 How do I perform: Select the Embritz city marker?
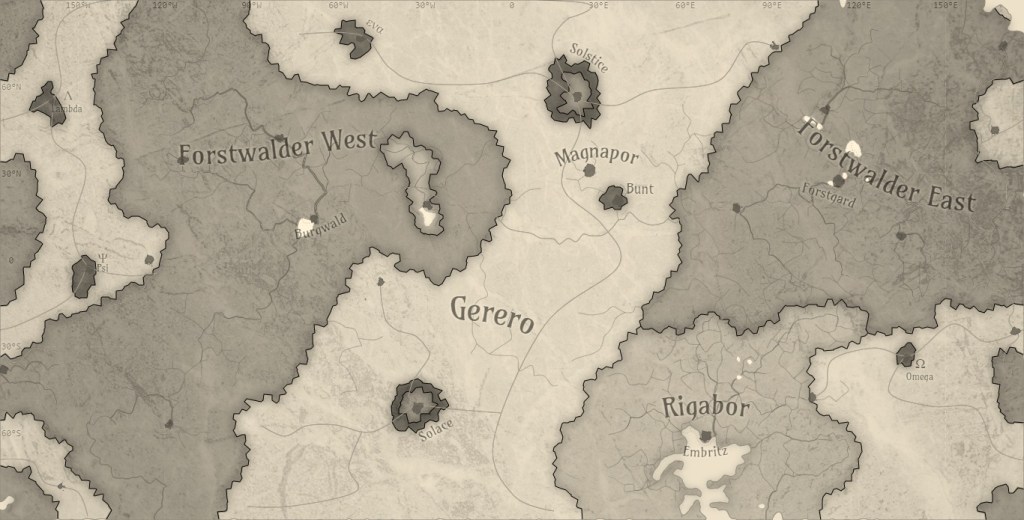[x=708, y=437]
